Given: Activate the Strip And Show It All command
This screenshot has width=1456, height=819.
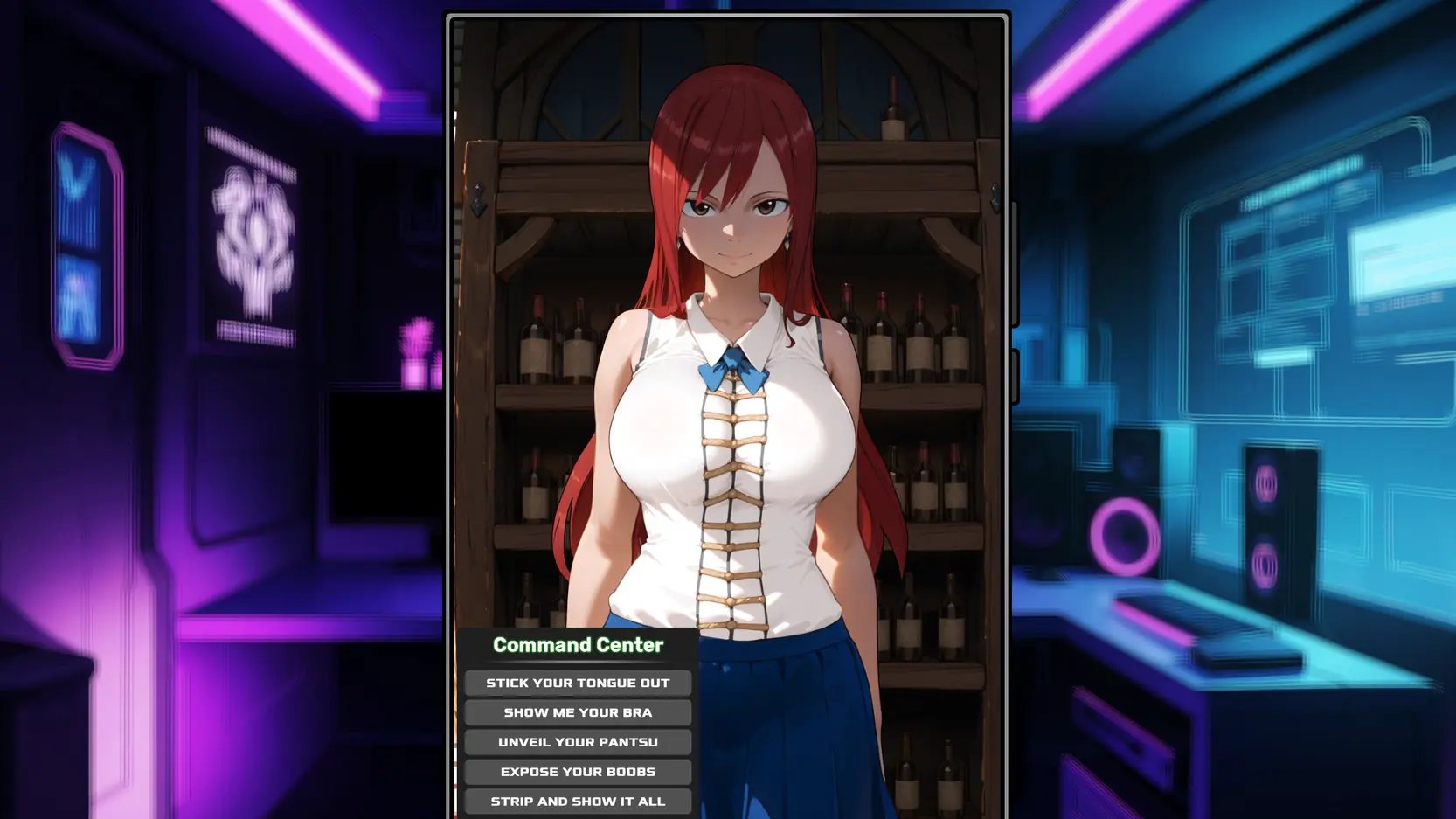Looking at the screenshot, I should click(578, 801).
